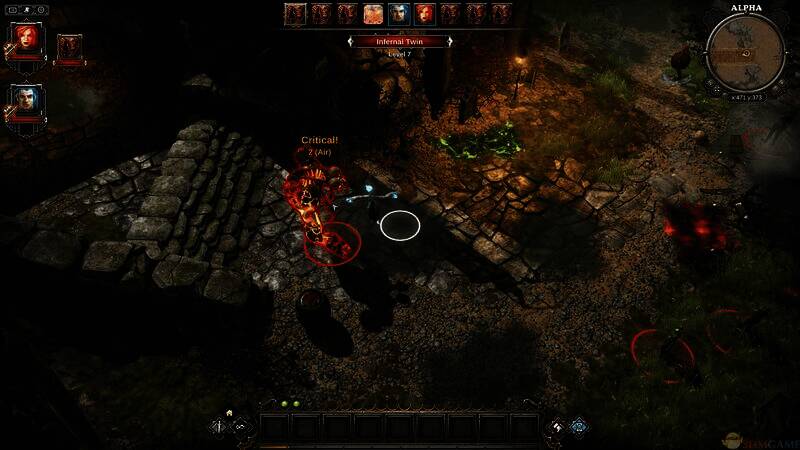Select the summoned demon portrait beside the red-haired woman
This screenshot has width=800, height=450.
click(x=70, y=47)
